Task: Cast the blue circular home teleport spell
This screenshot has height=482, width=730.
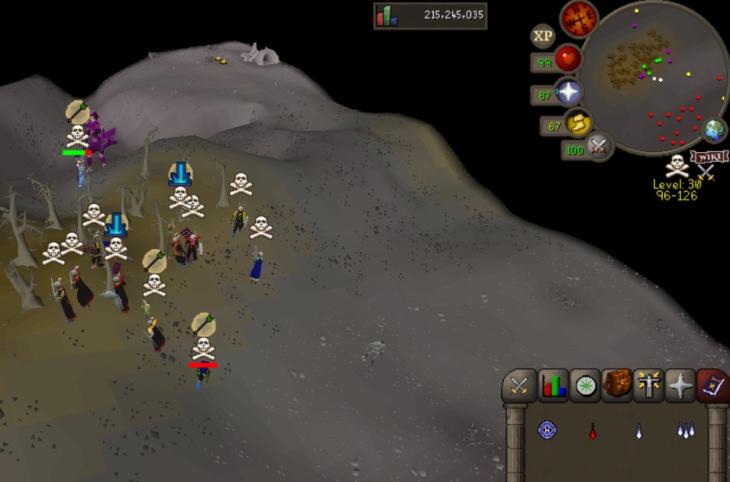Action: [x=547, y=430]
